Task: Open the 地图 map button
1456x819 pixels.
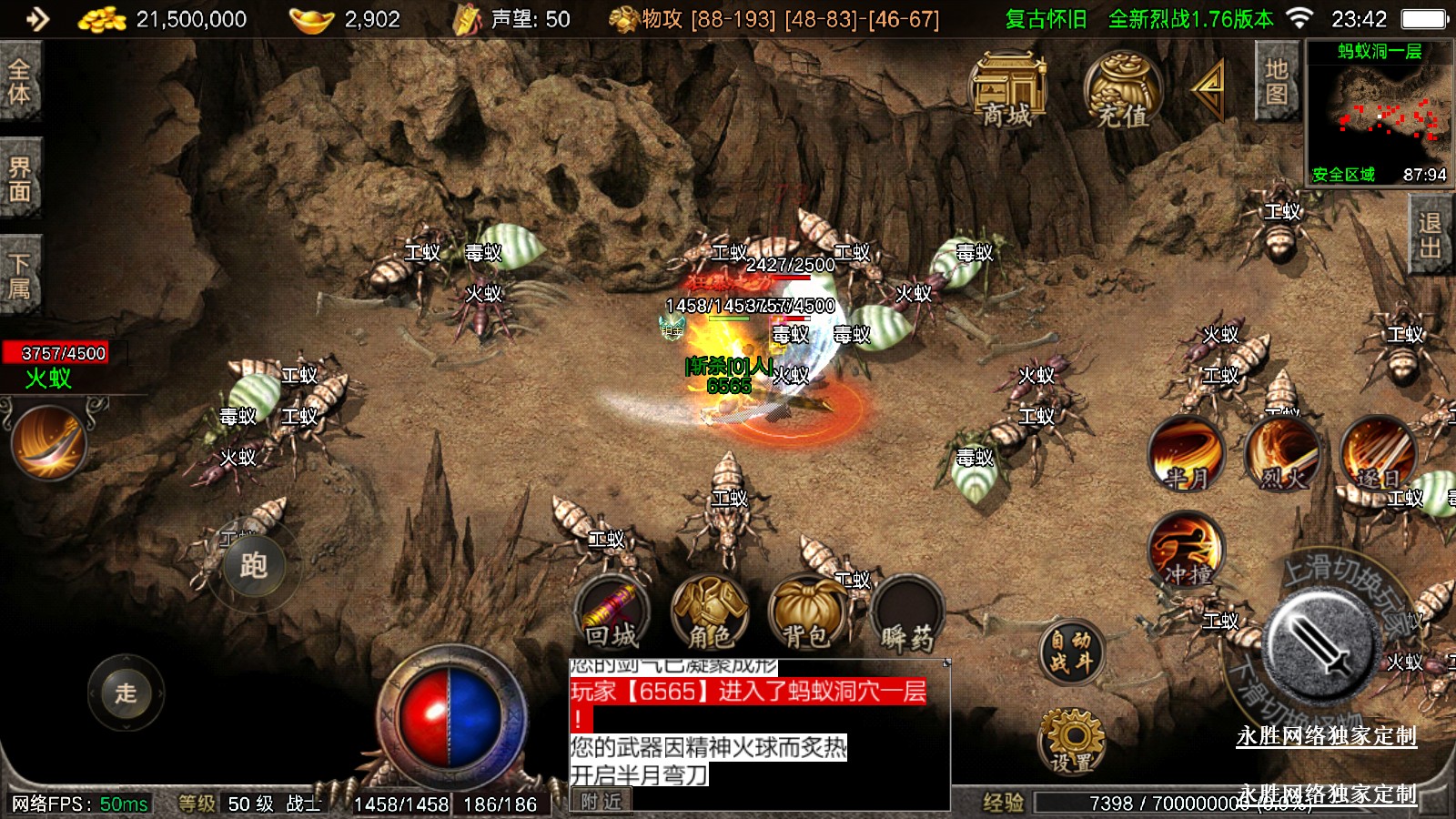Action: (x=1276, y=82)
